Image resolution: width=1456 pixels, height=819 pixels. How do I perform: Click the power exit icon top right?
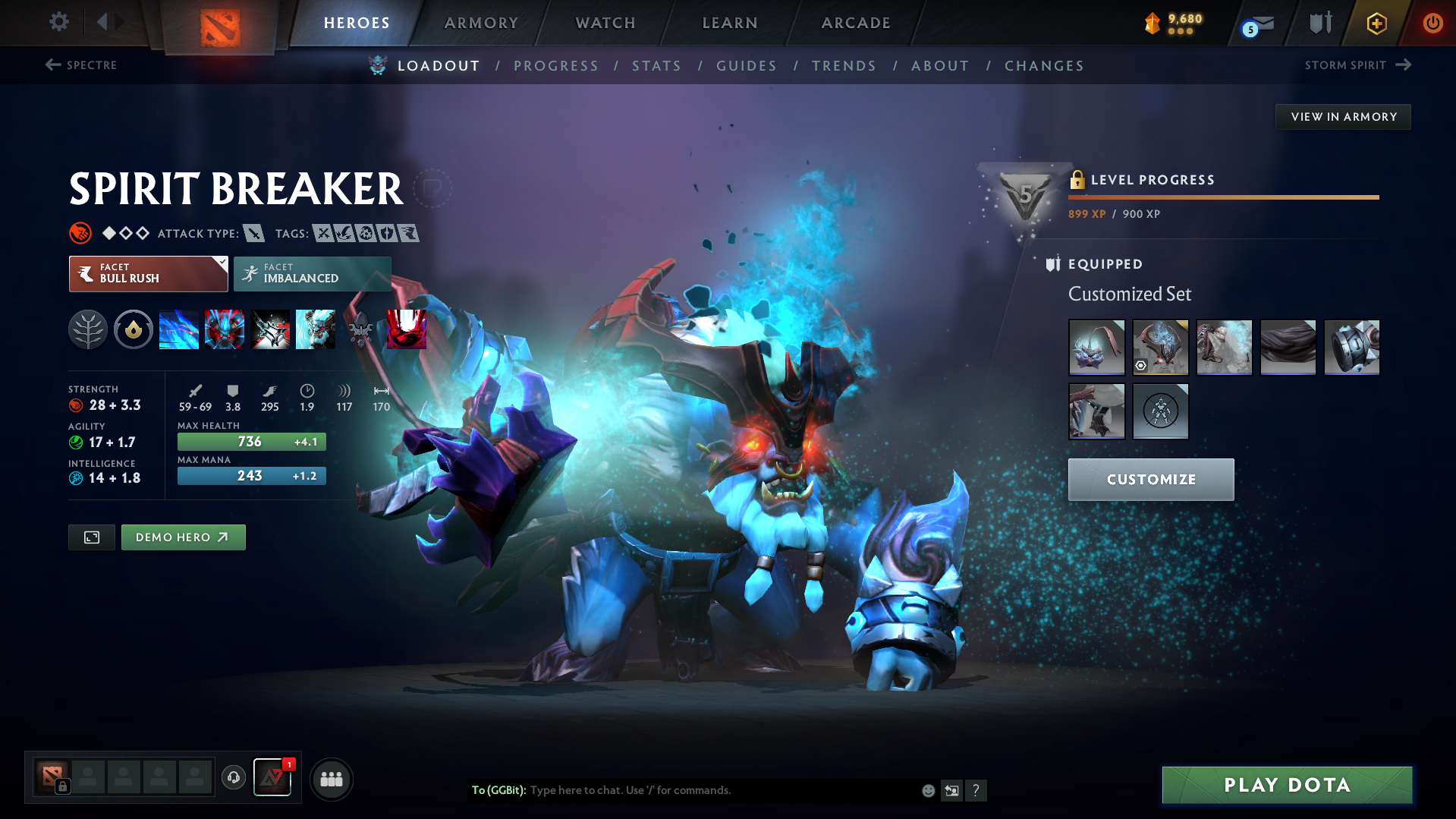point(1432,24)
